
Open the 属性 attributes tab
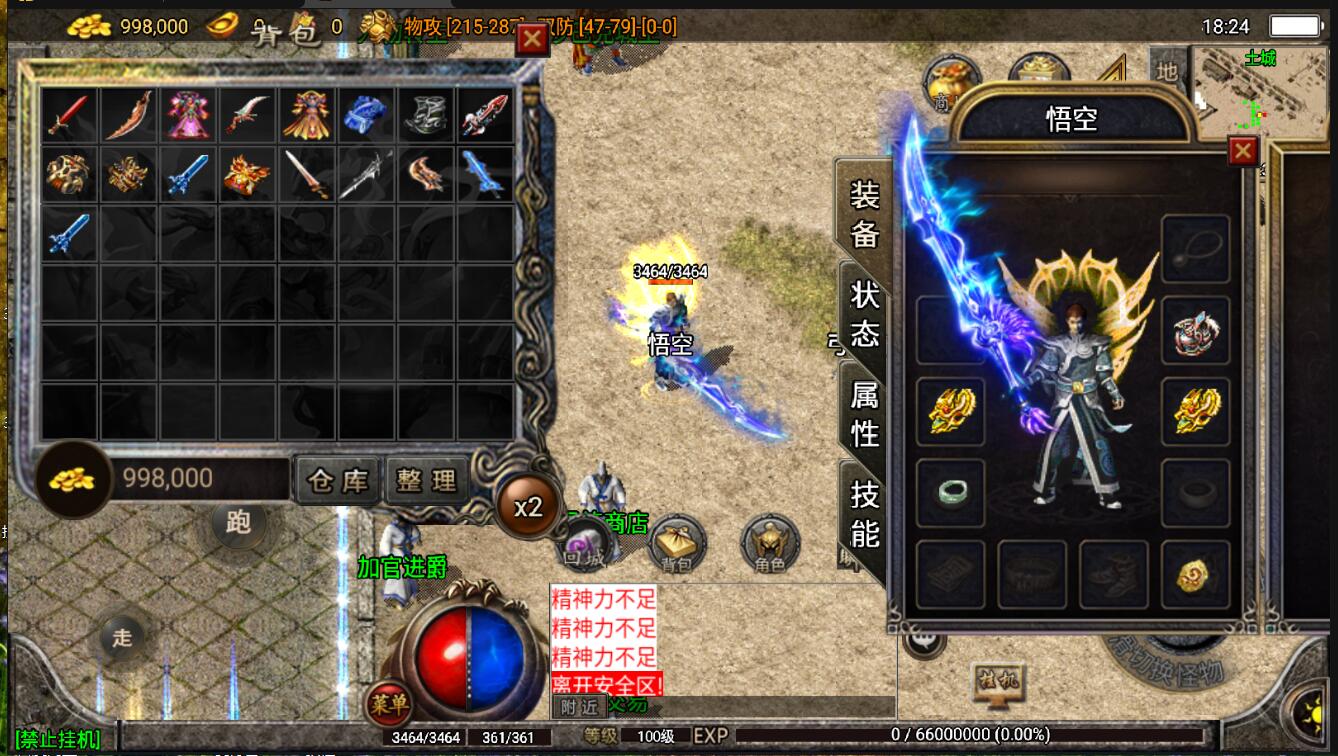pyautogui.click(x=864, y=414)
